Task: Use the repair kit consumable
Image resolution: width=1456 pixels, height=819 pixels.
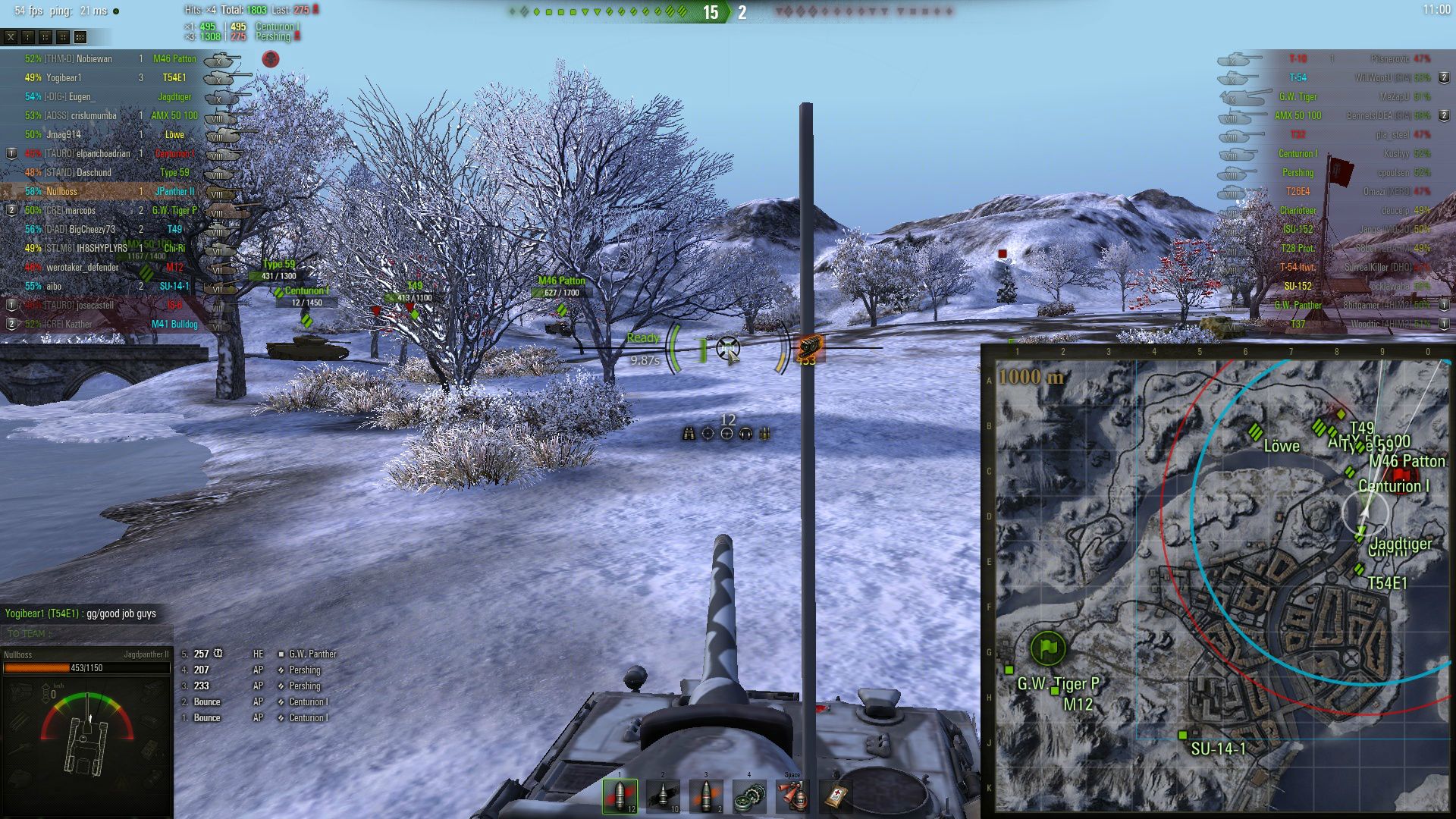Action: tap(749, 795)
